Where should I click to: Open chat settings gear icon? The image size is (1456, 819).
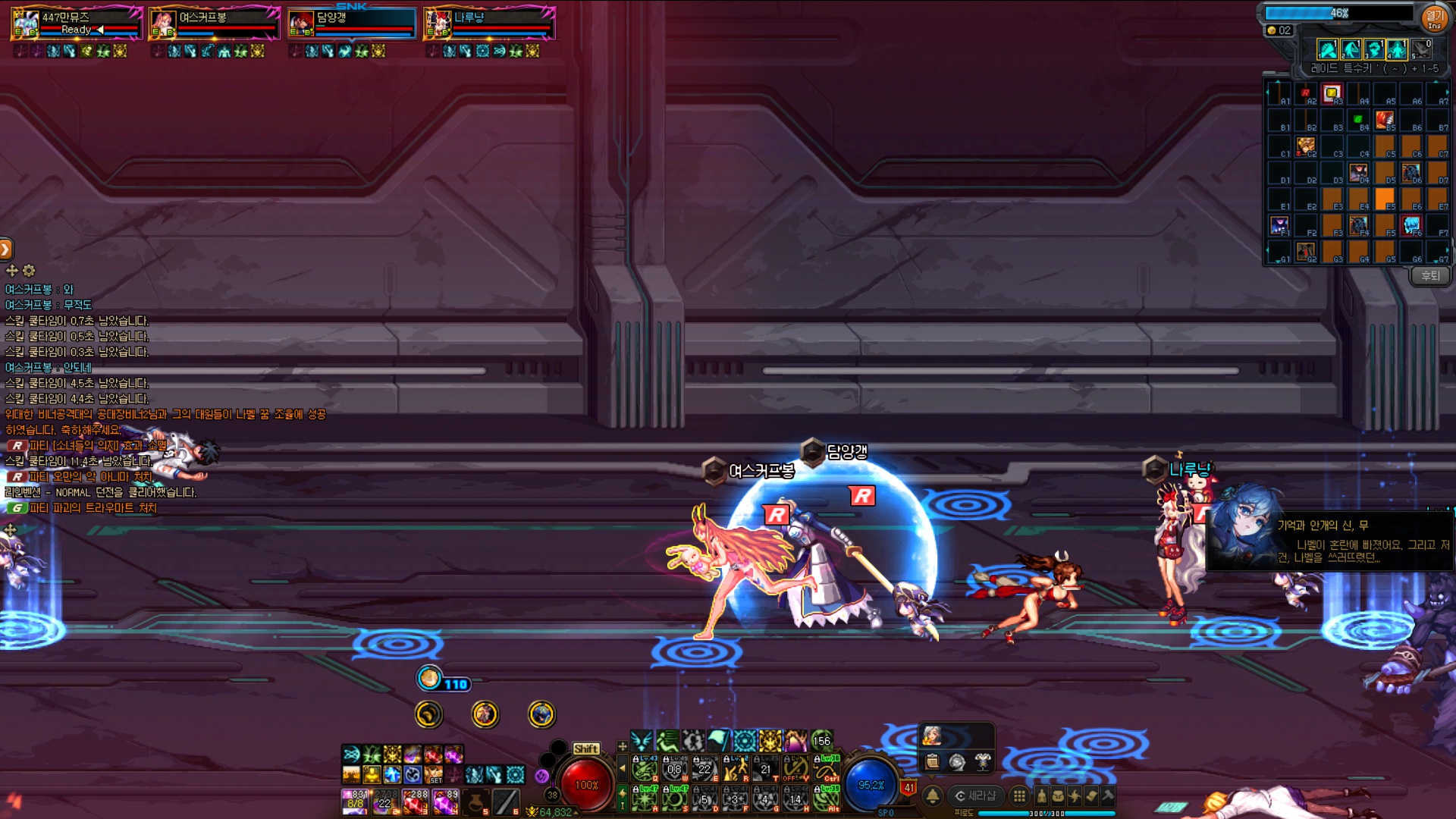coord(29,271)
